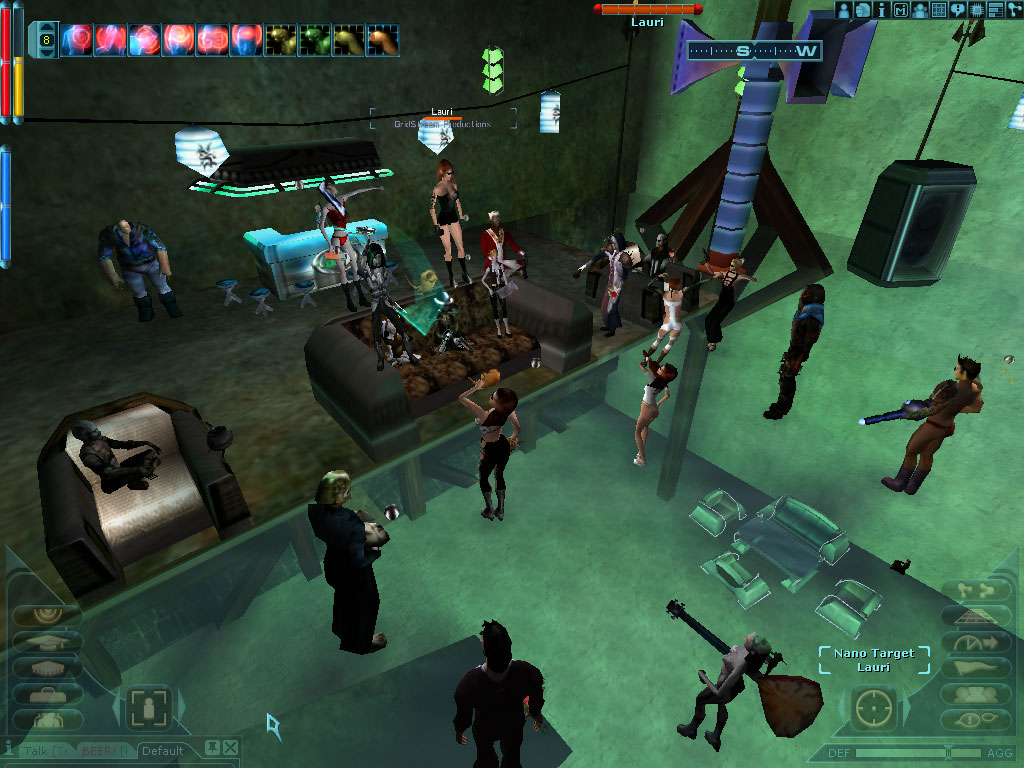Open the information 'i' icon
This screenshot has height=768, width=1024.
(x=881, y=9)
